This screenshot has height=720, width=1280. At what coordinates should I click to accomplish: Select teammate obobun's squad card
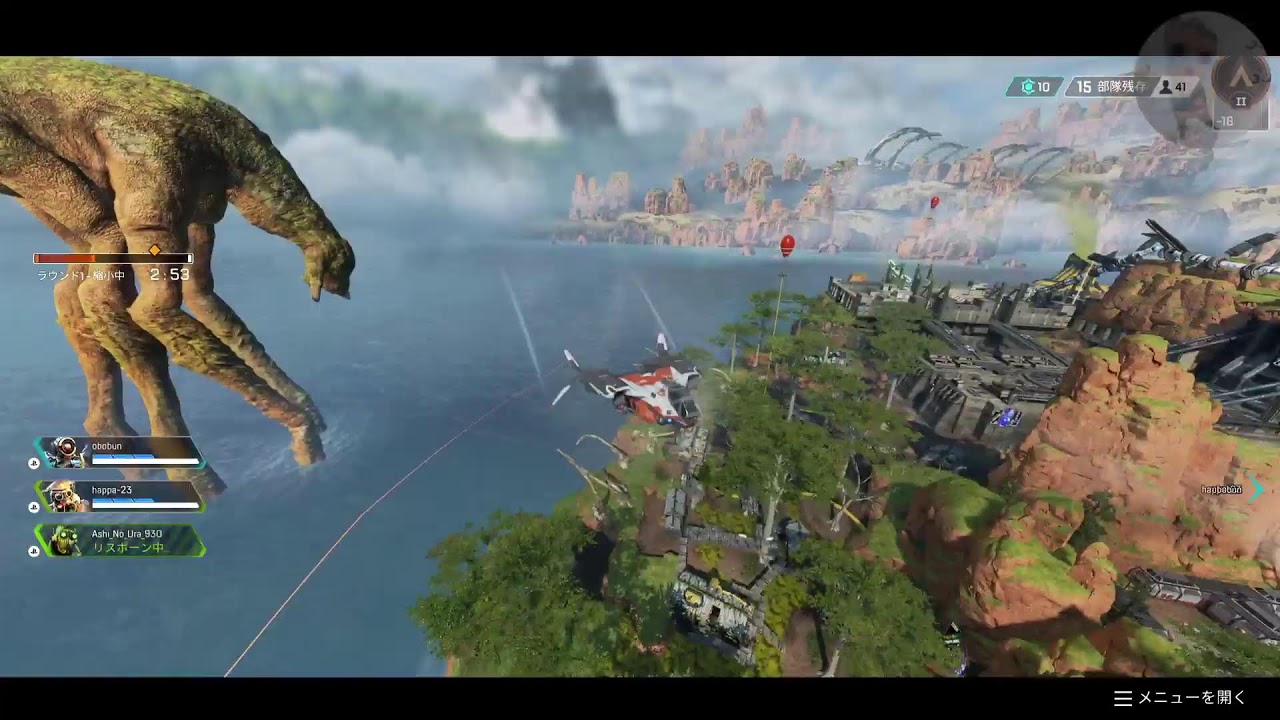point(120,452)
